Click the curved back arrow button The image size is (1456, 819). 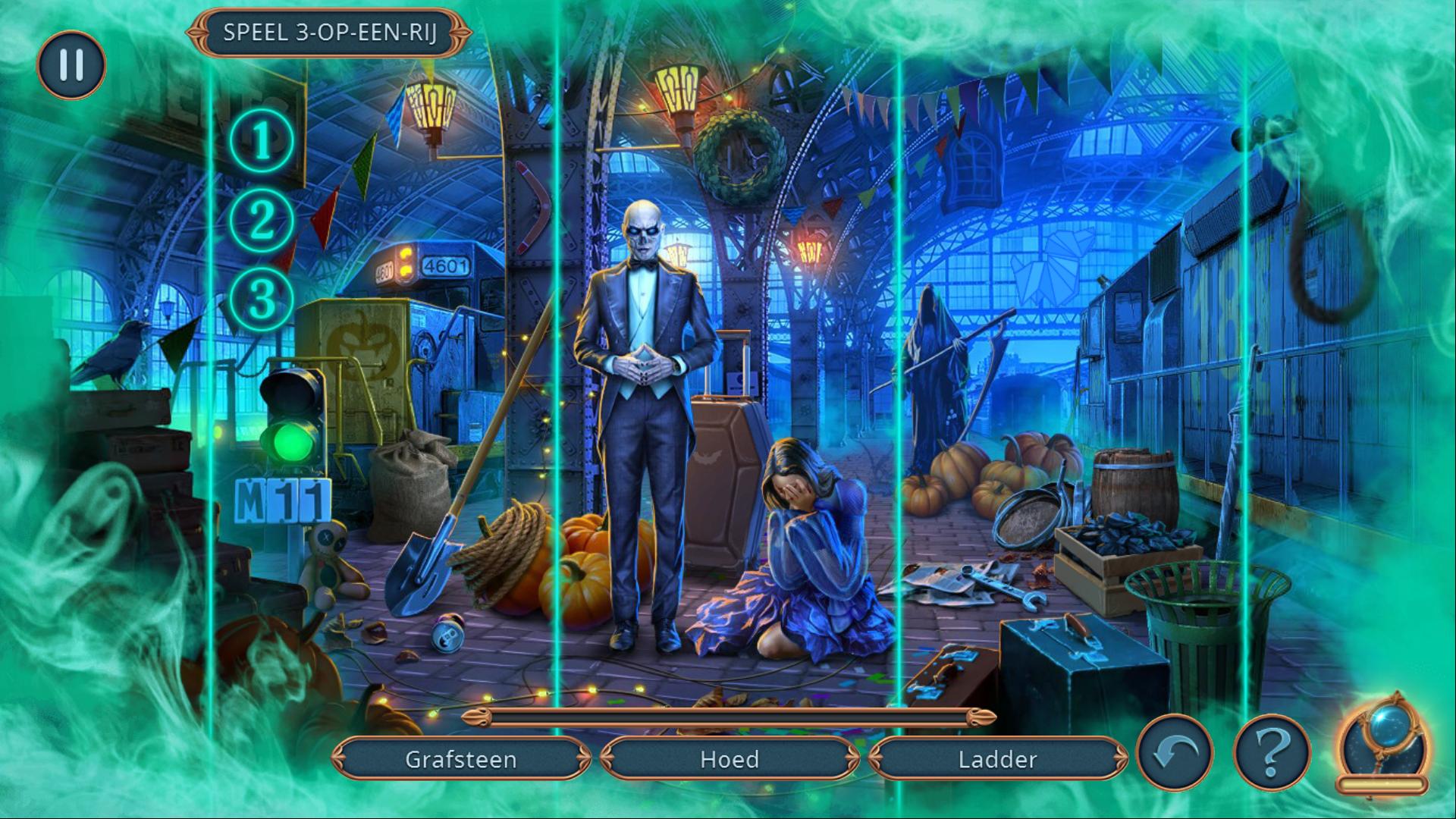(1176, 753)
